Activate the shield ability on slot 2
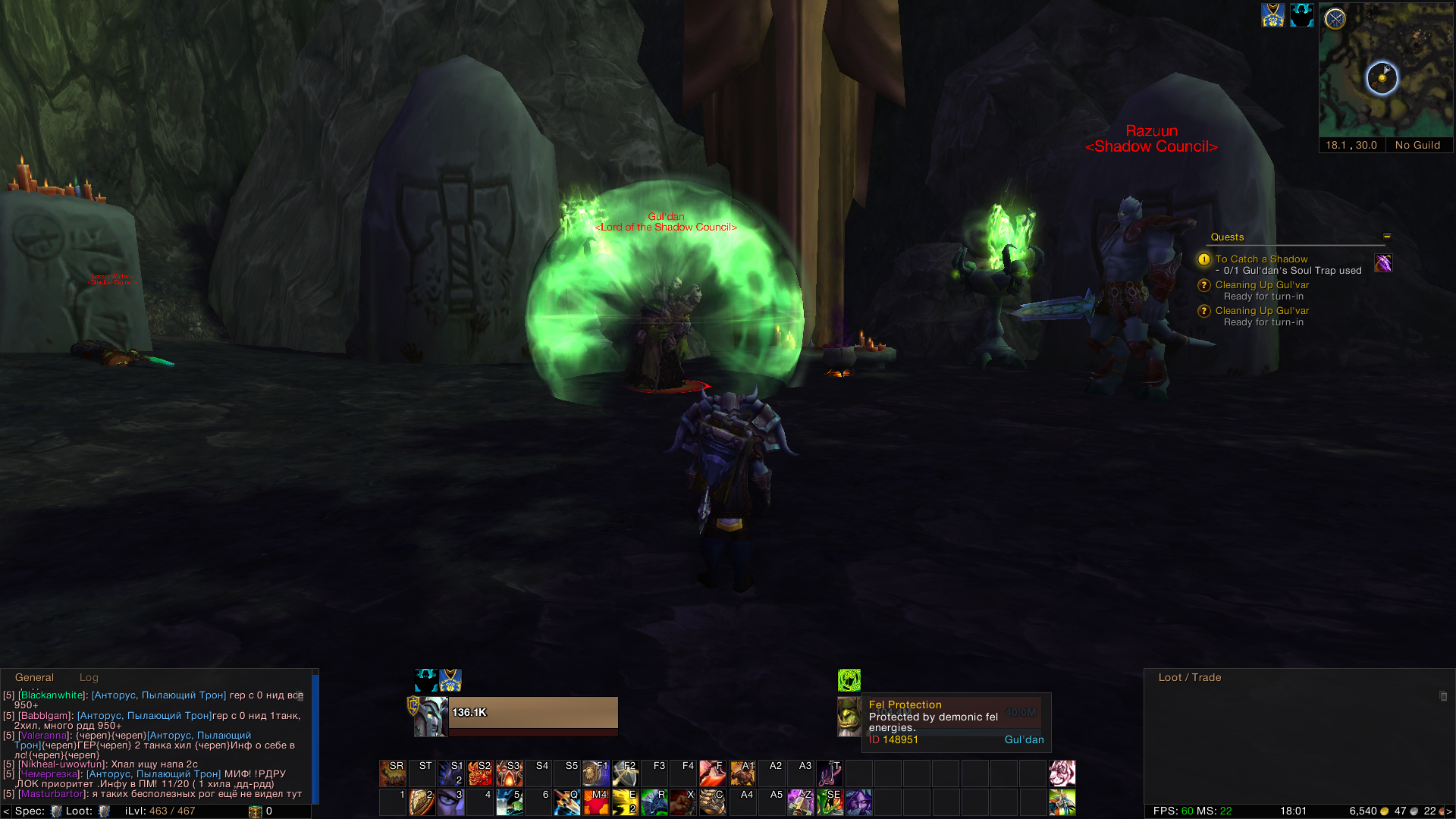 point(422,802)
